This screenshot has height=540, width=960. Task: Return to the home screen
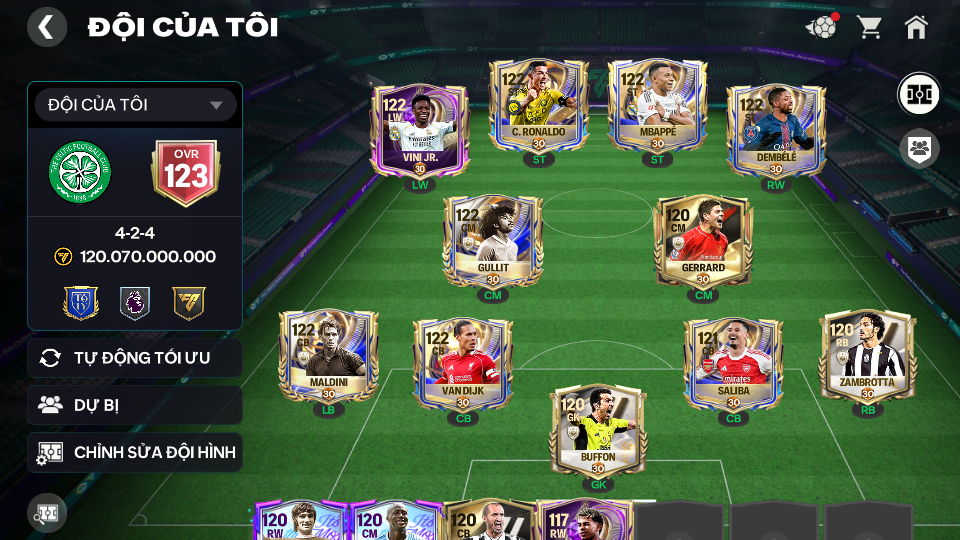pyautogui.click(x=916, y=27)
